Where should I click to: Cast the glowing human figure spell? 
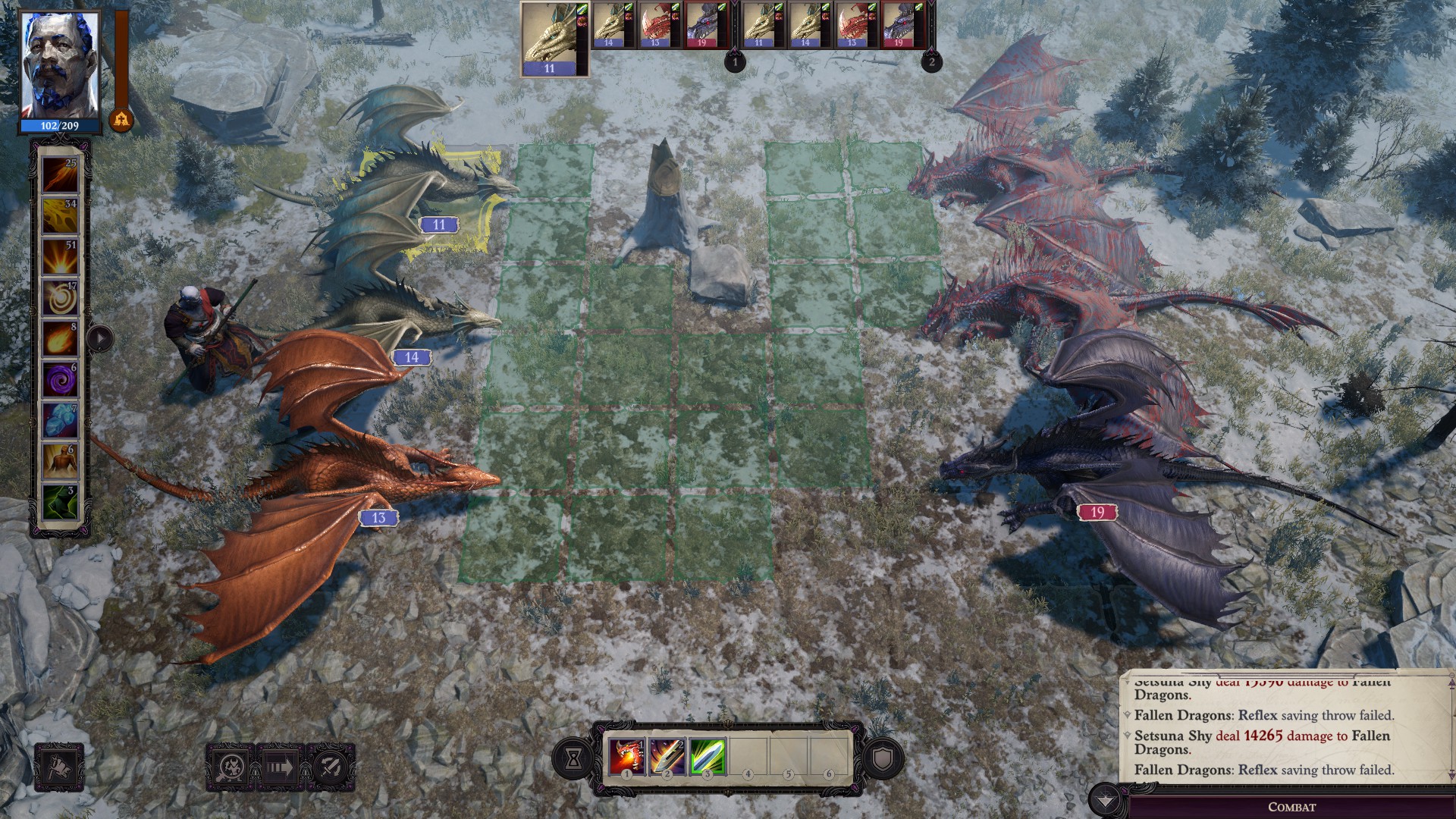pos(60,462)
